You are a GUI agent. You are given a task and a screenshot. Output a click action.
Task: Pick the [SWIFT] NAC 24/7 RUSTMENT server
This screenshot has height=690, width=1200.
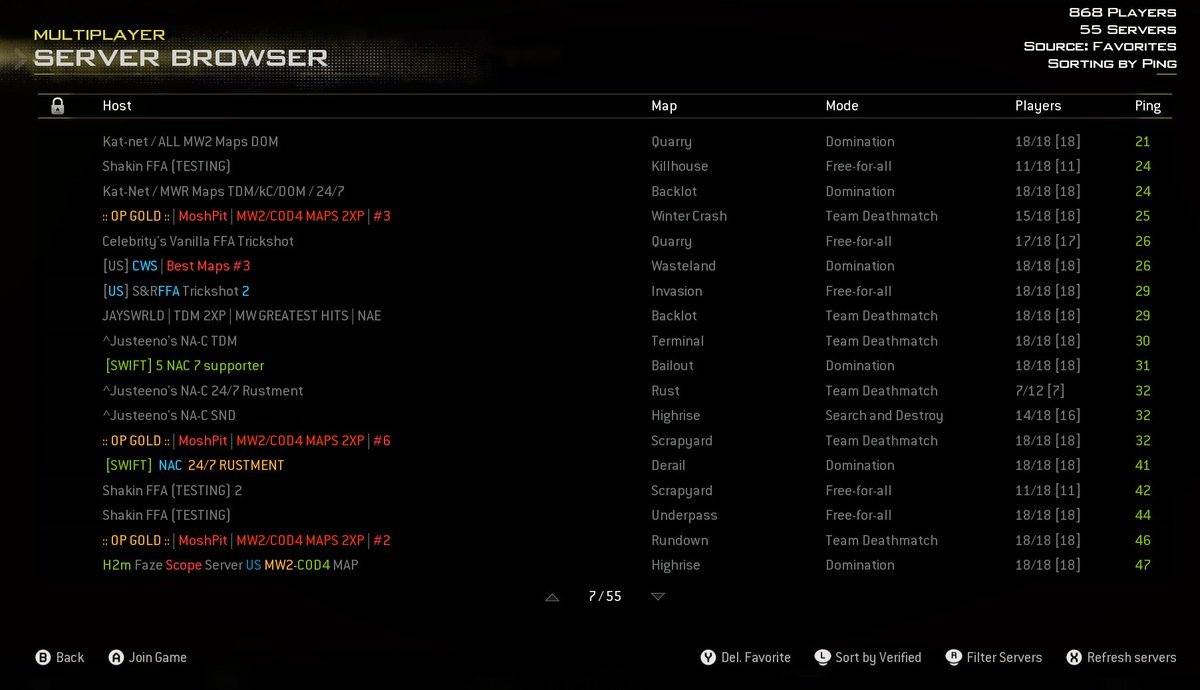pyautogui.click(x=194, y=465)
